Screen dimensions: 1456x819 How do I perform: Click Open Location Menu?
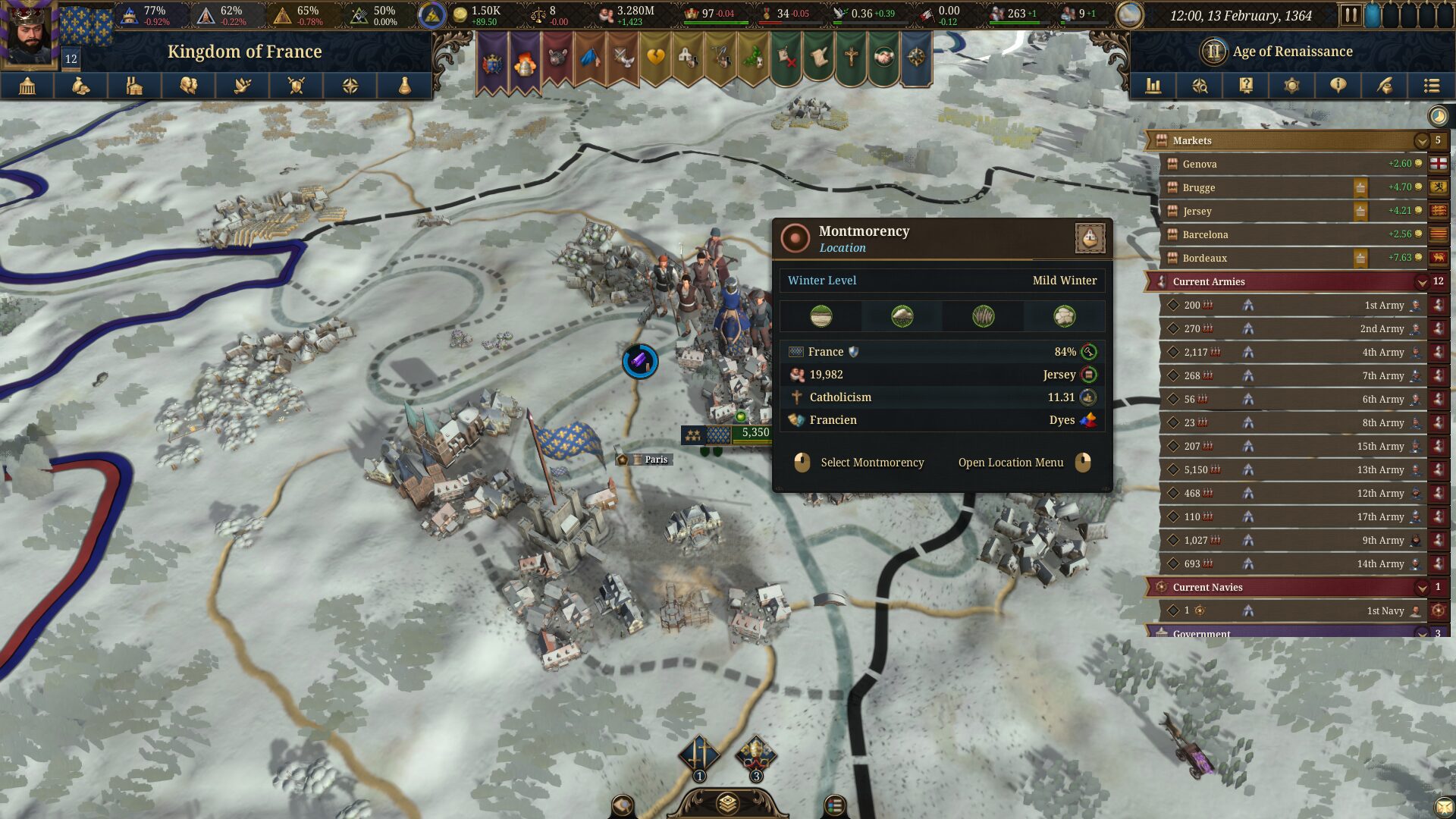[1011, 463]
